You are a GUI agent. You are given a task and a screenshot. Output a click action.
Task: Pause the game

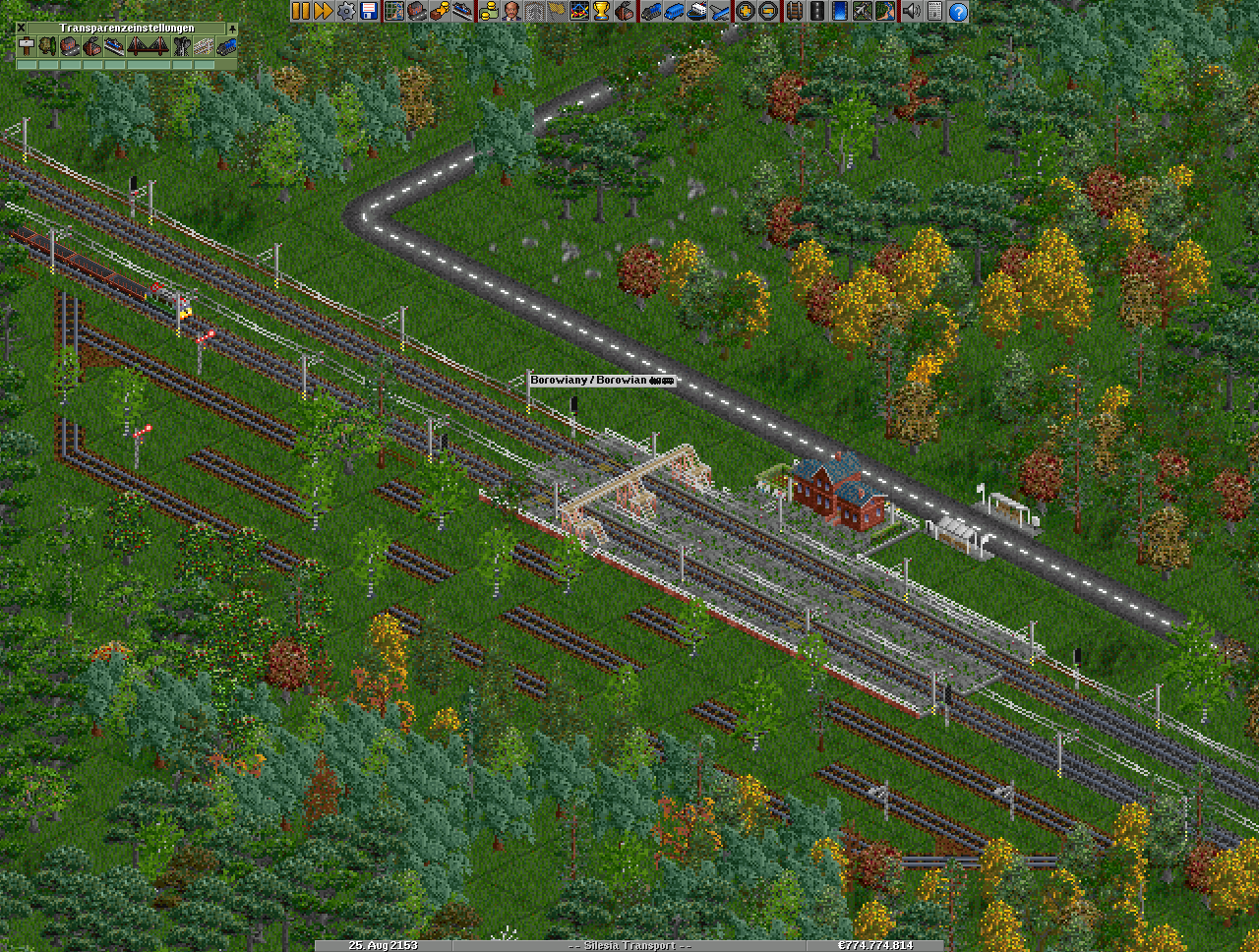[301, 12]
